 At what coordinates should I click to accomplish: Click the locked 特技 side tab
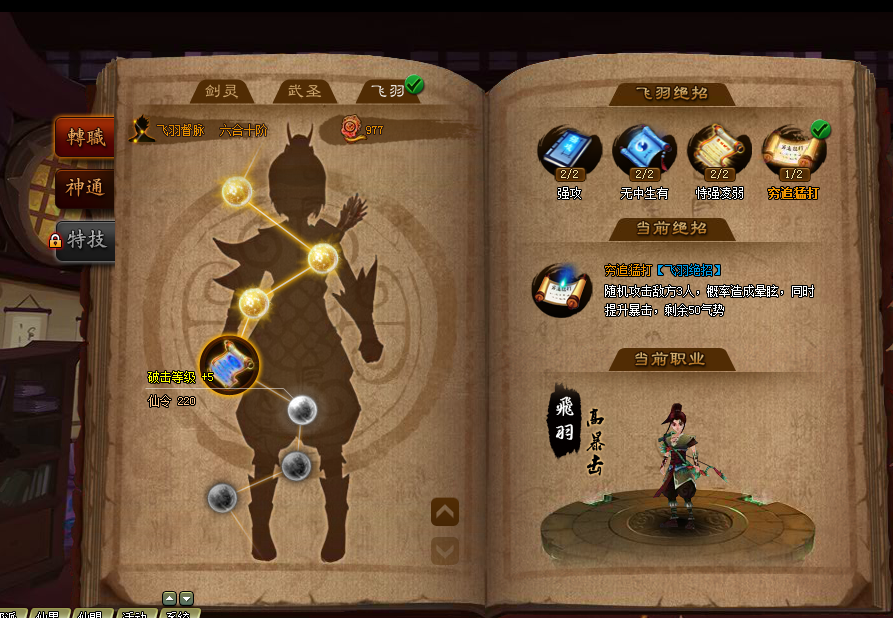click(85, 240)
